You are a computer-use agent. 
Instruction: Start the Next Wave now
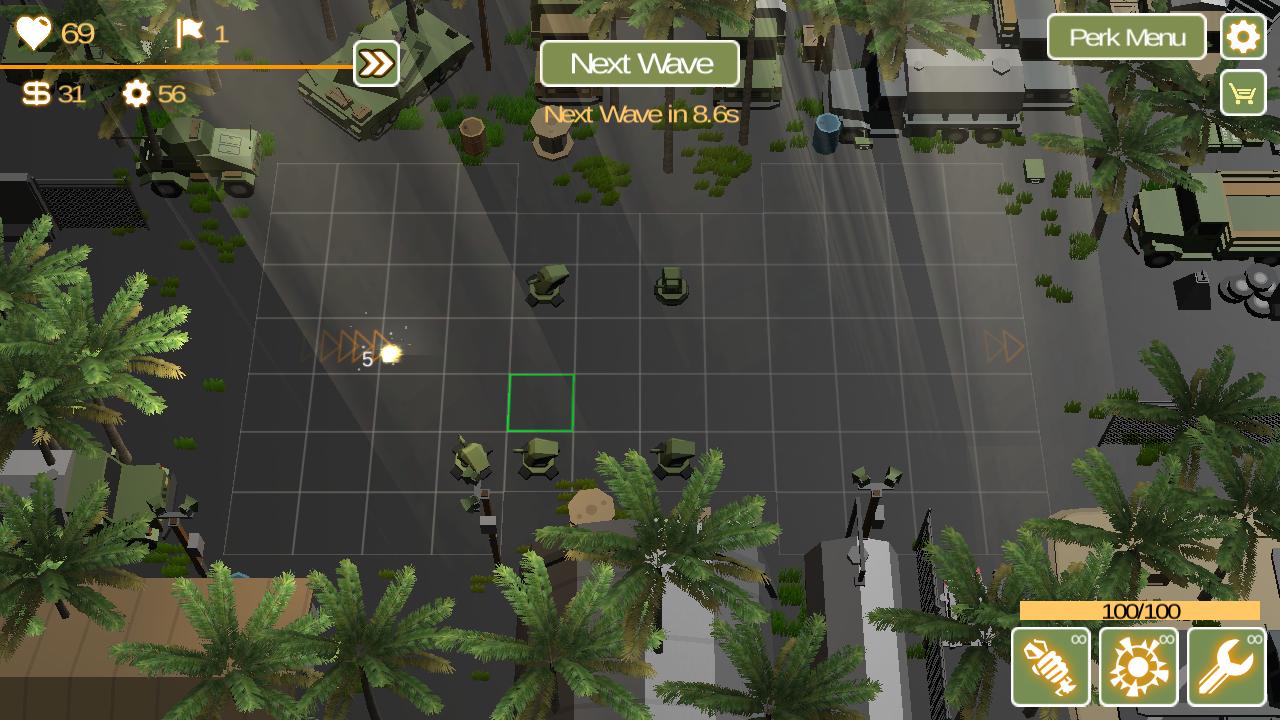pos(640,64)
